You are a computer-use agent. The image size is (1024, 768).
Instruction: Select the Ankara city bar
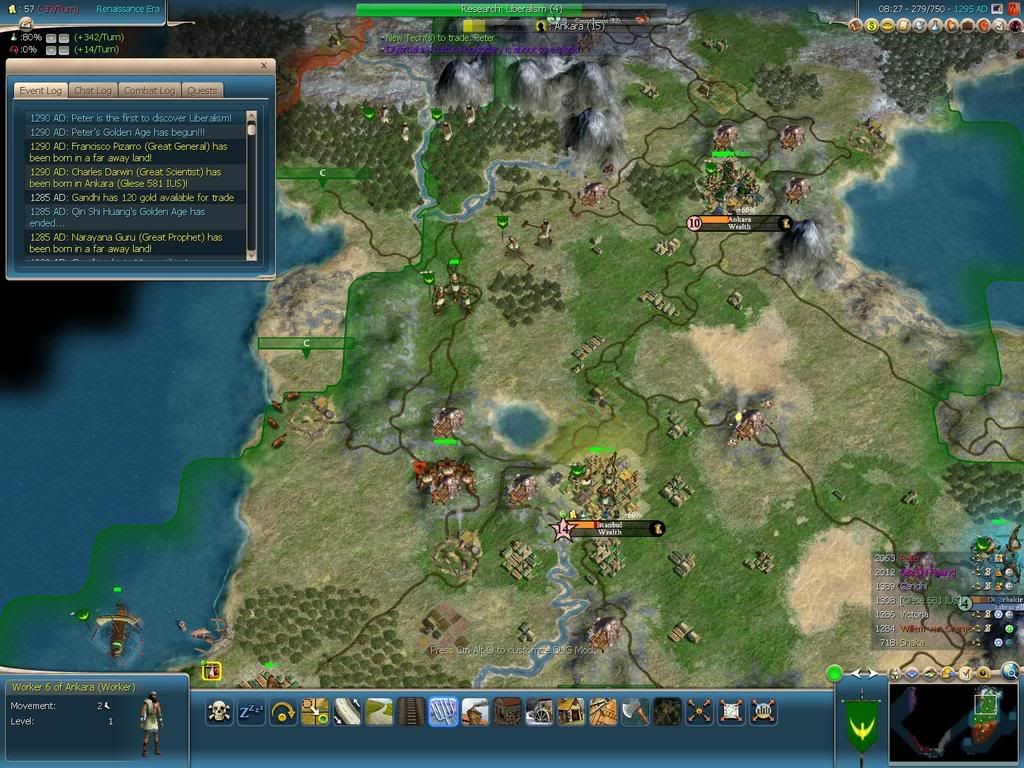740,223
